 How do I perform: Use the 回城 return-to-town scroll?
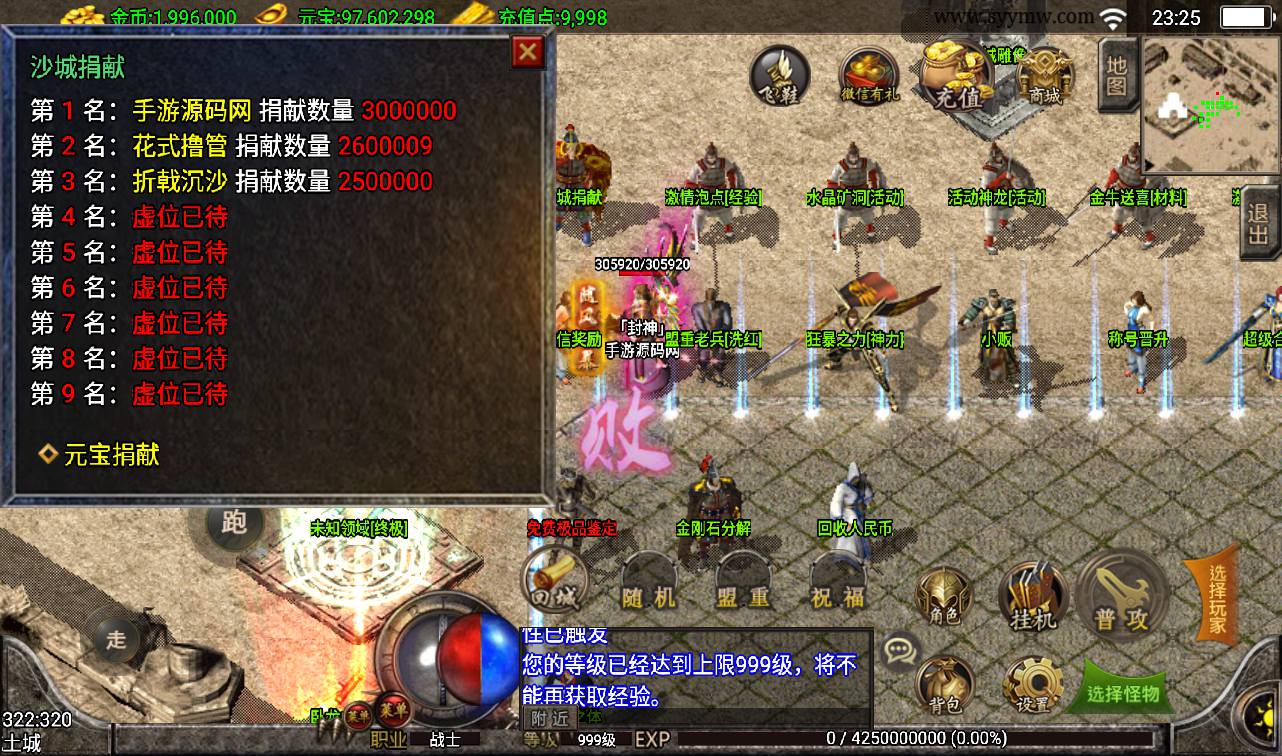[x=554, y=582]
